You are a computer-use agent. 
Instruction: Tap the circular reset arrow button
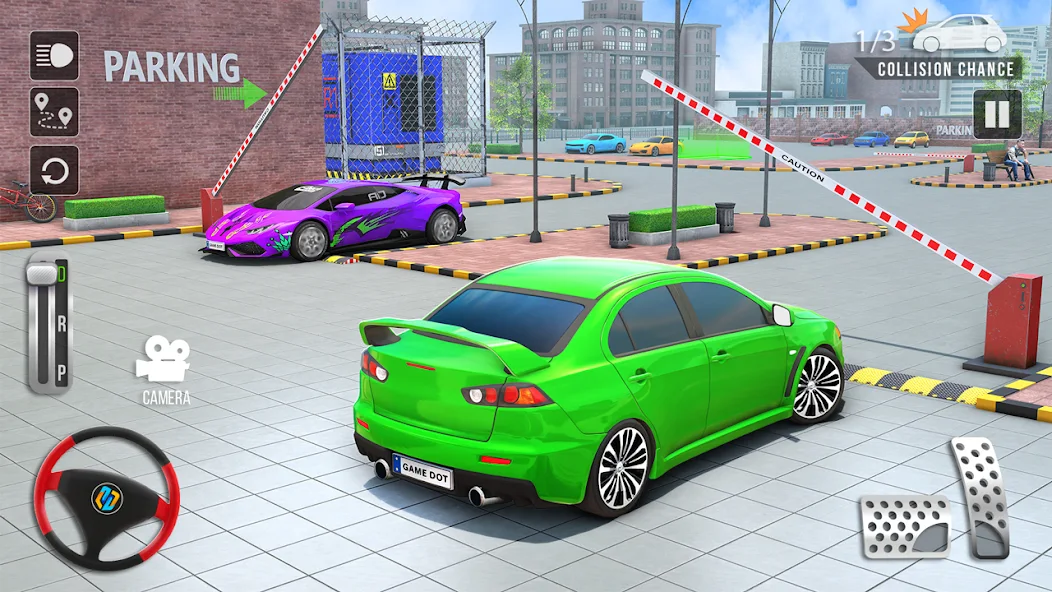[x=54, y=170]
